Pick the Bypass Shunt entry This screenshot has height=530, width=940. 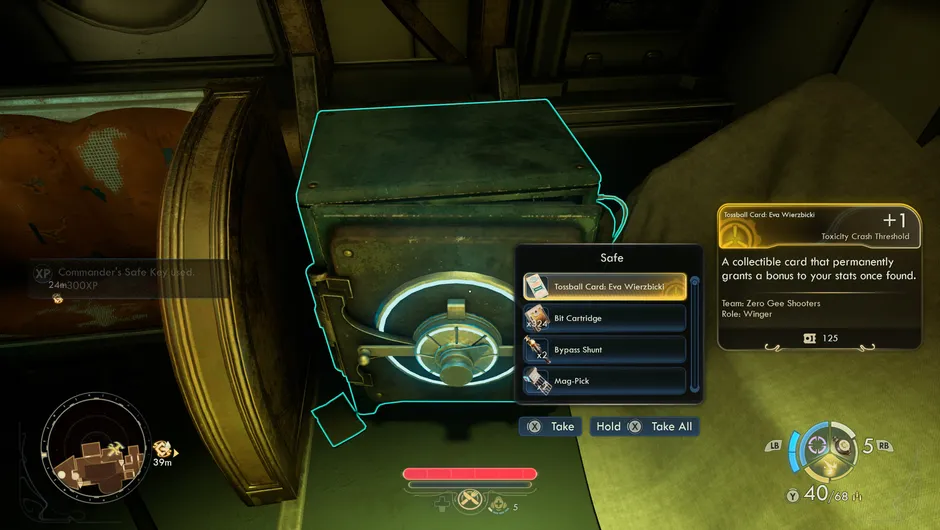coord(604,350)
